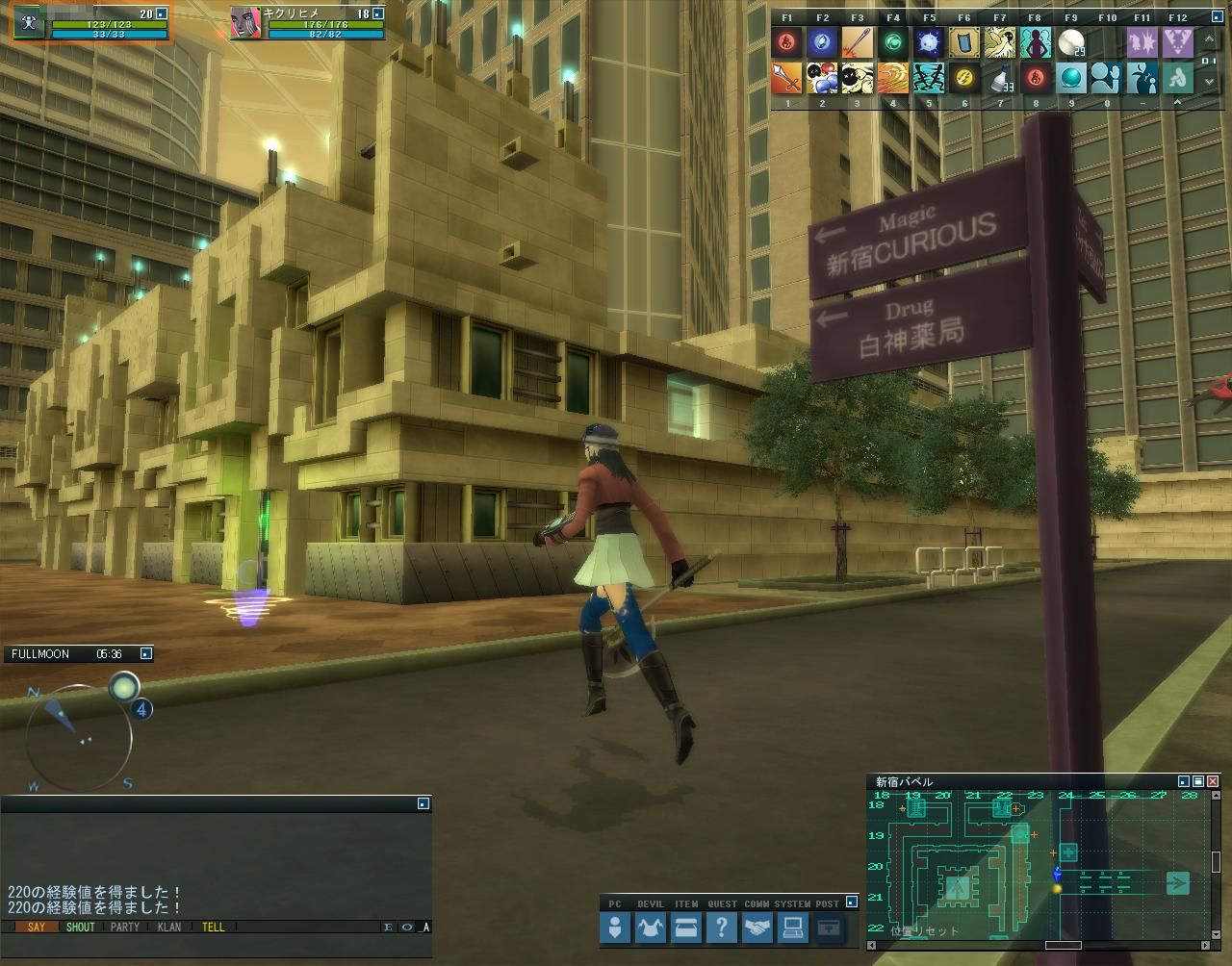This screenshot has width=1232, height=966.
Task: Switch chat channel to SHOUT
Action: pyautogui.click(x=80, y=928)
